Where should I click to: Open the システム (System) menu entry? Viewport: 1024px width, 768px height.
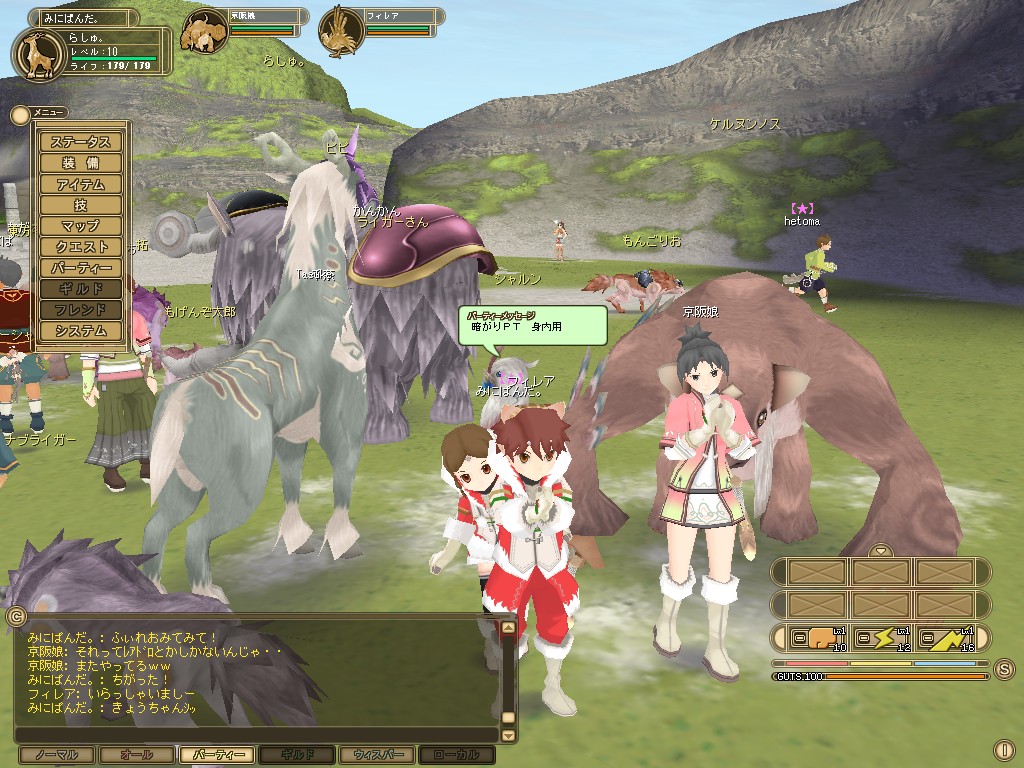pos(80,331)
